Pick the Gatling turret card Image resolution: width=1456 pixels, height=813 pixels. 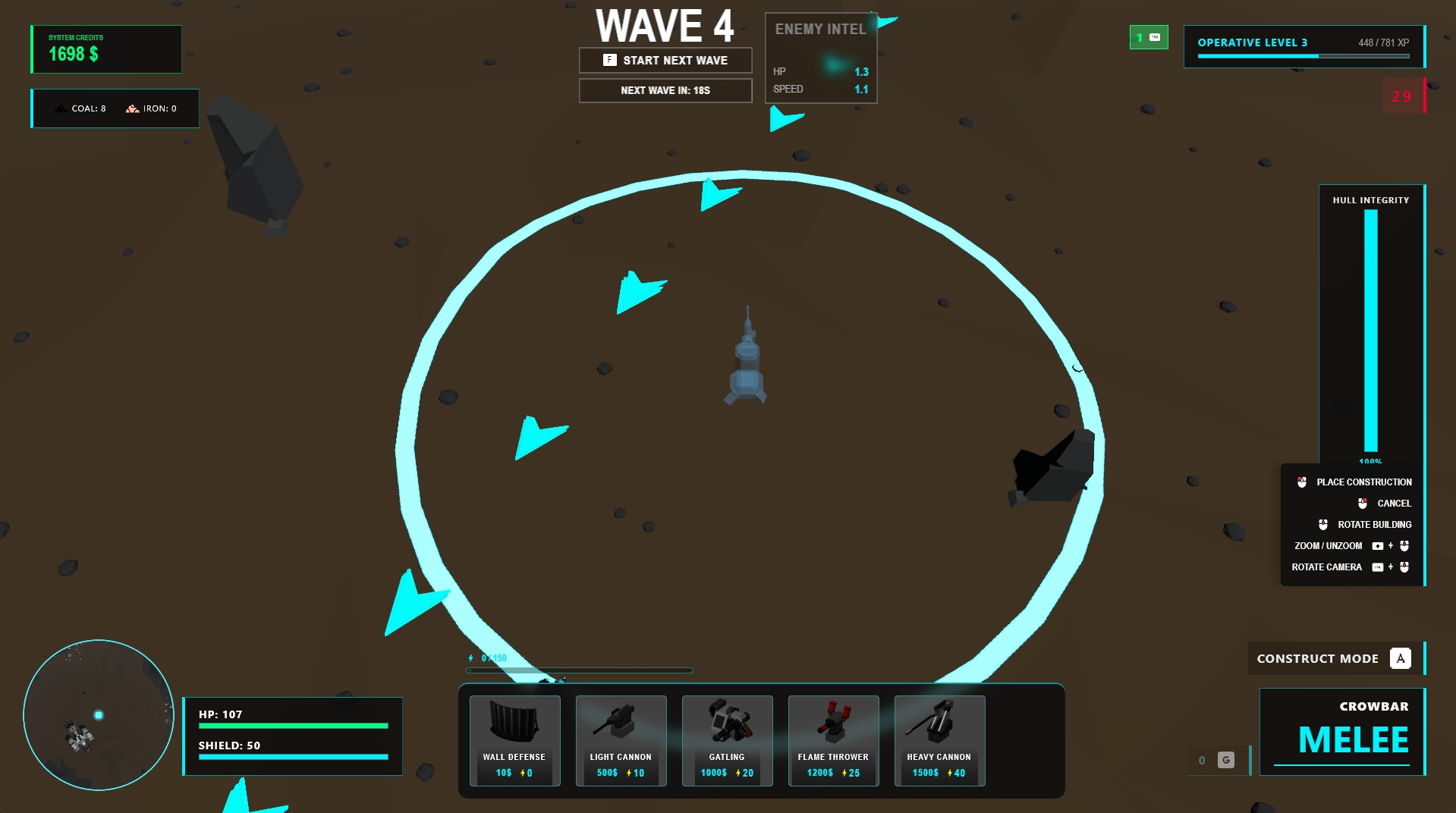coord(727,741)
